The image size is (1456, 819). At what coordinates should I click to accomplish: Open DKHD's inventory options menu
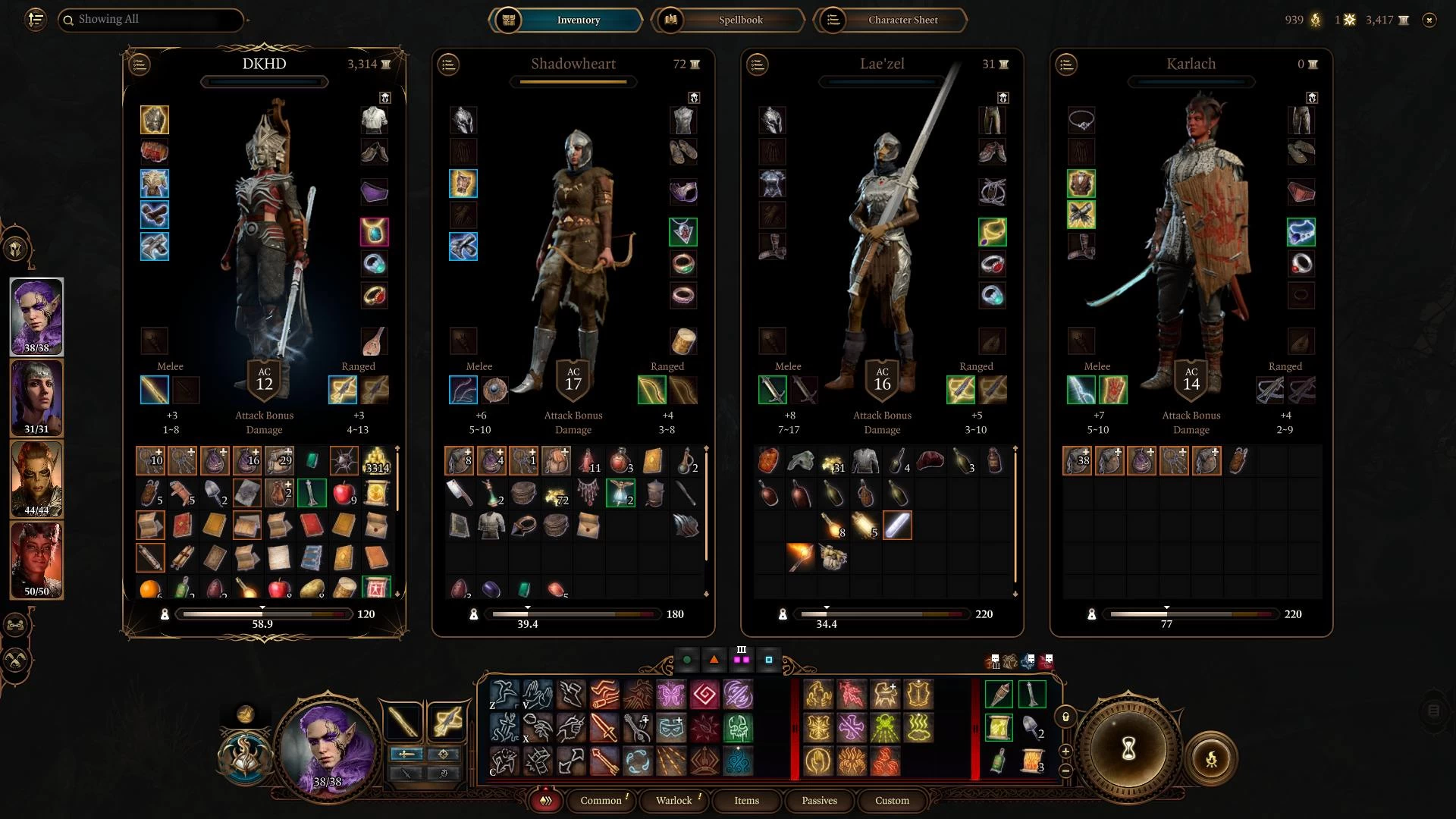(140, 64)
